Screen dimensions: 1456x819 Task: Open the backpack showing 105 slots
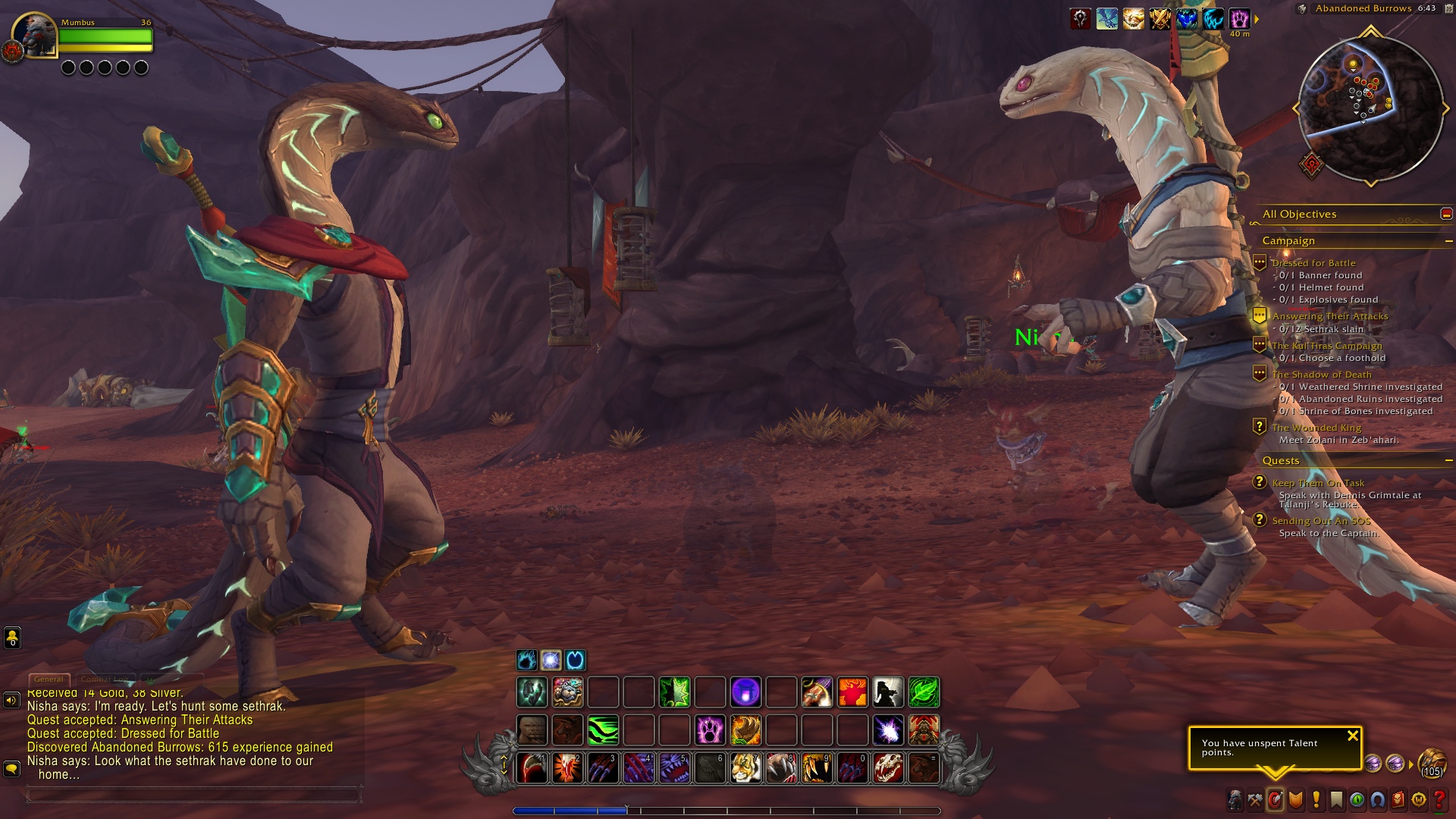tap(1432, 761)
